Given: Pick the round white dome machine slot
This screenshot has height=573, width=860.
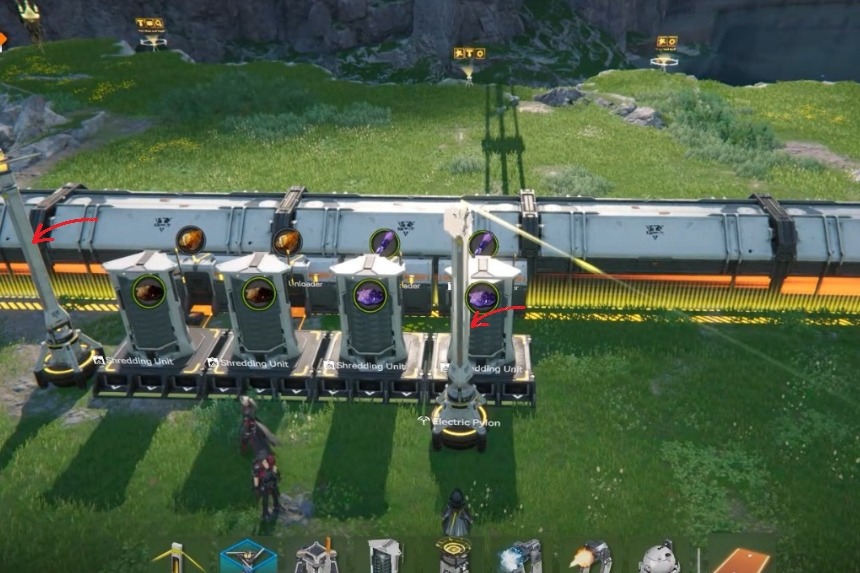Looking at the screenshot, I should click(659, 557).
